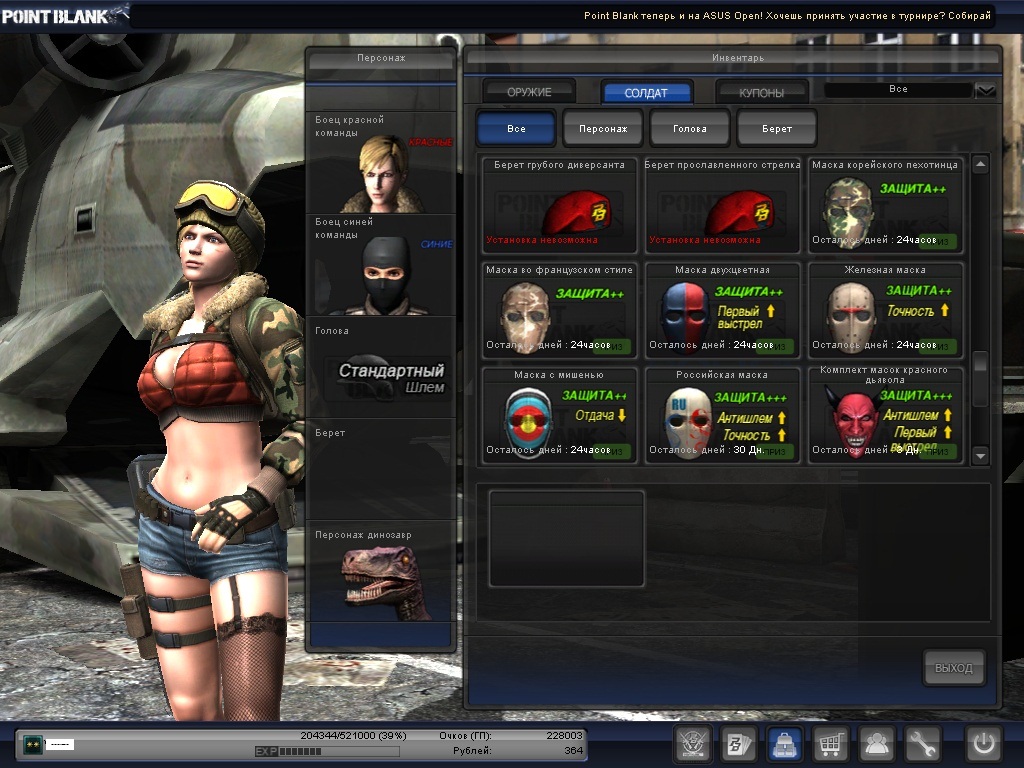The height and width of the screenshot is (768, 1024).
Task: Open the shop cart icon
Action: [830, 744]
